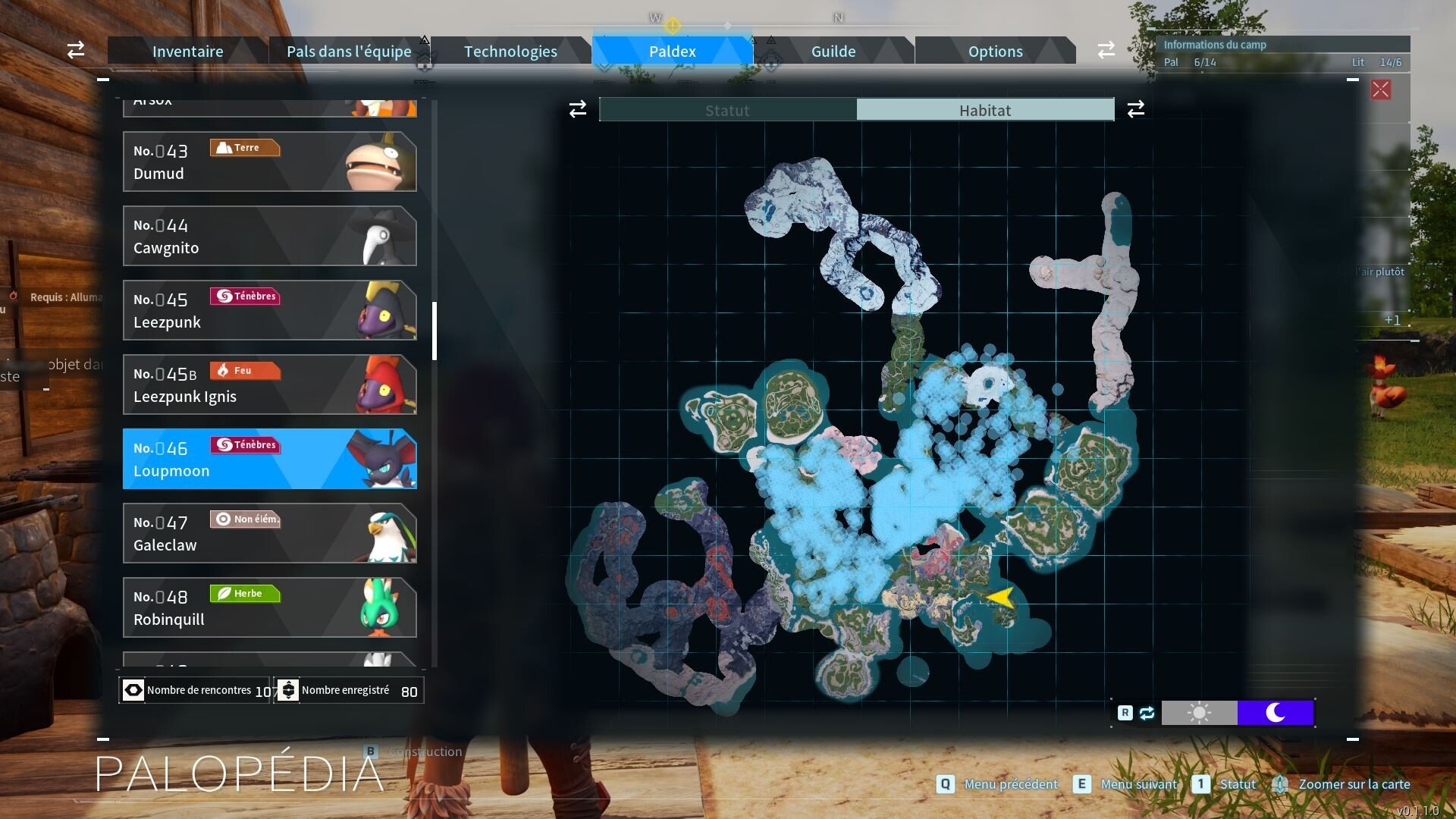The width and height of the screenshot is (1456, 819).
Task: Open the Technologies tab
Action: pos(510,52)
